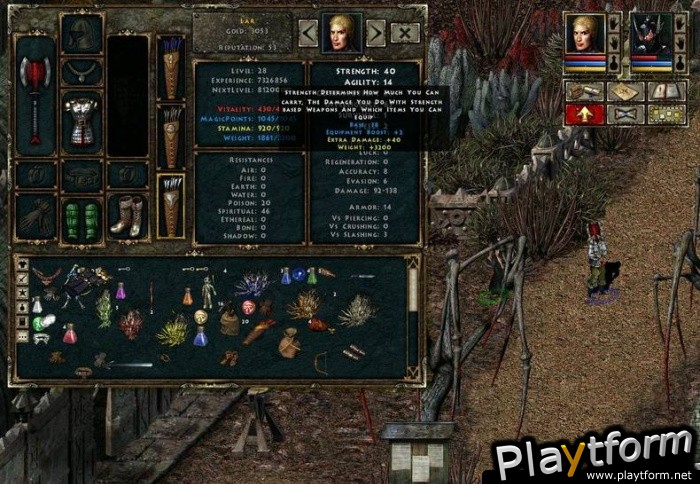Image resolution: width=700 pixels, height=484 pixels.
Task: Select the equipped chest armor
Action: pyautogui.click(x=82, y=120)
